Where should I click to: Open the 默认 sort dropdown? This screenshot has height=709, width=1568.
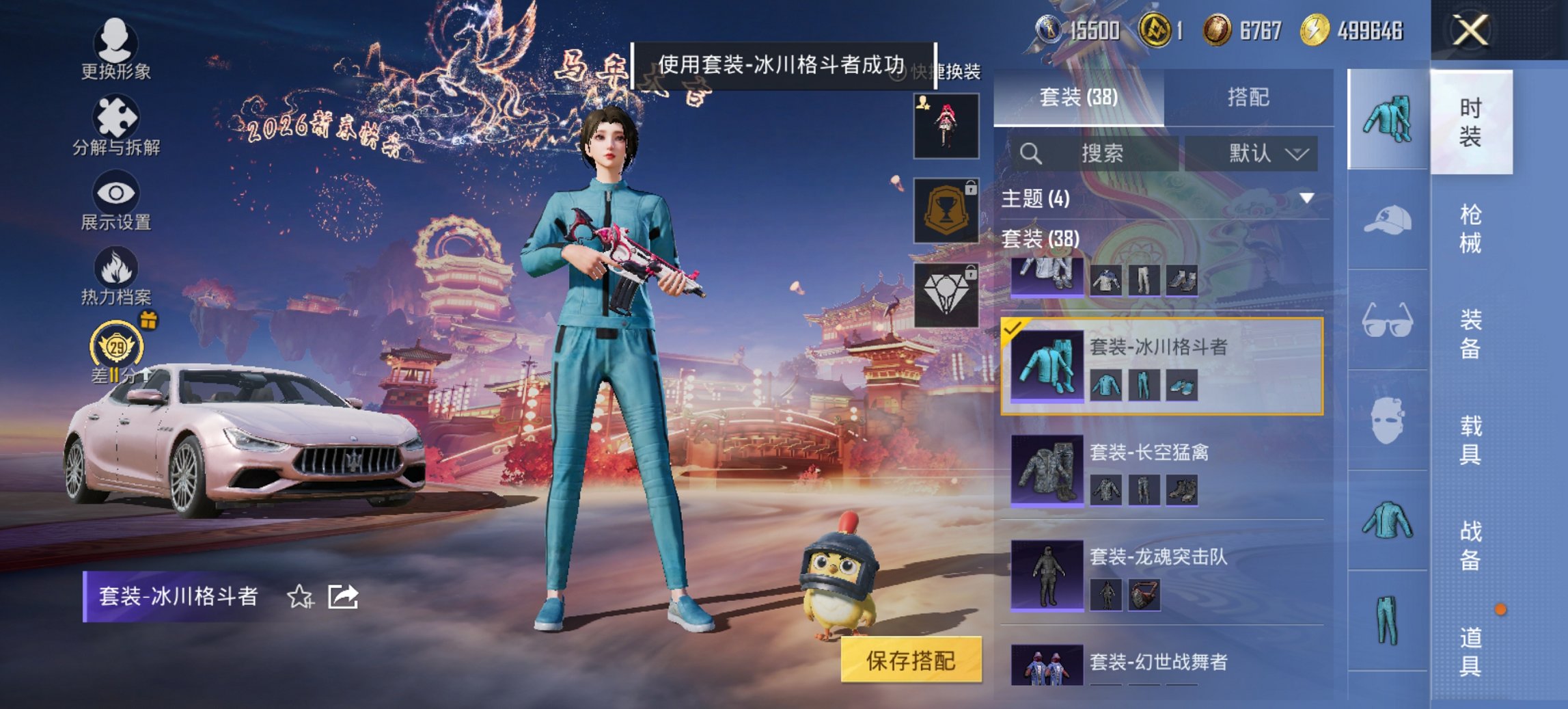click(x=1256, y=152)
